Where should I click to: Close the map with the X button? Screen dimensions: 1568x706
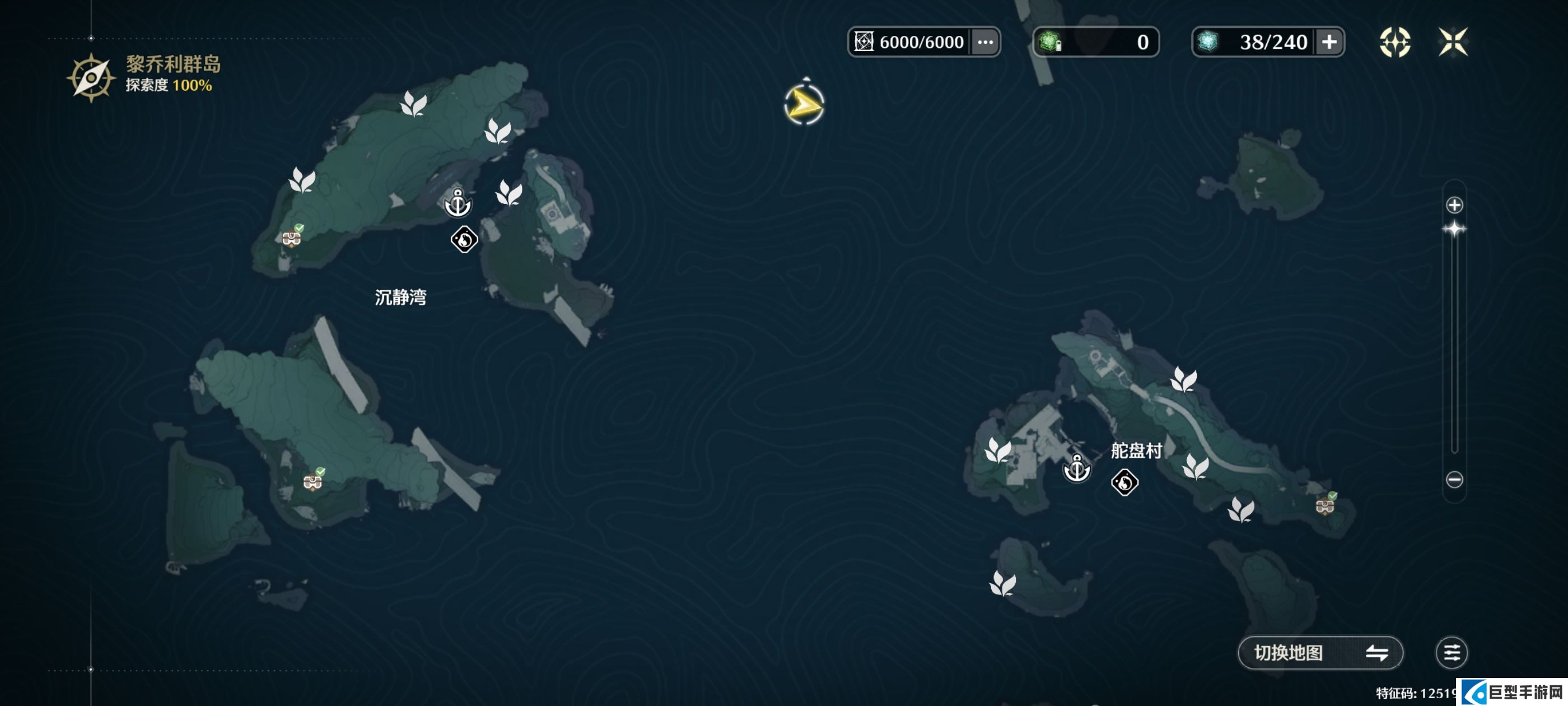(1453, 42)
